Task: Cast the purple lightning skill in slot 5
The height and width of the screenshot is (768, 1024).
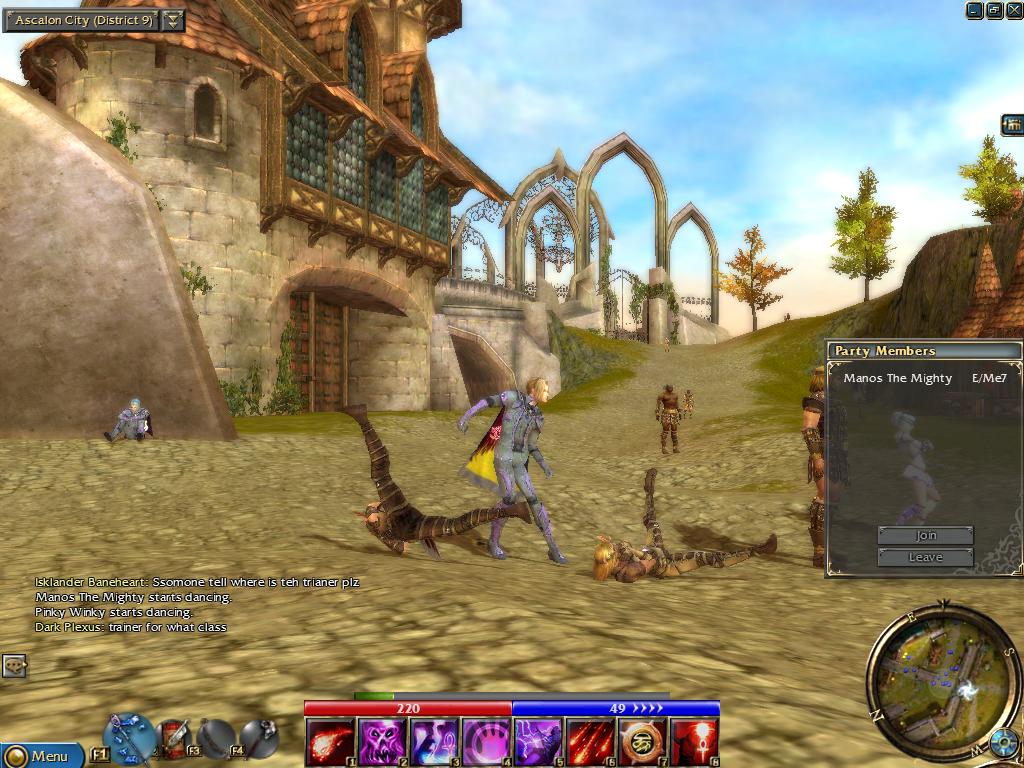Action: tap(538, 742)
